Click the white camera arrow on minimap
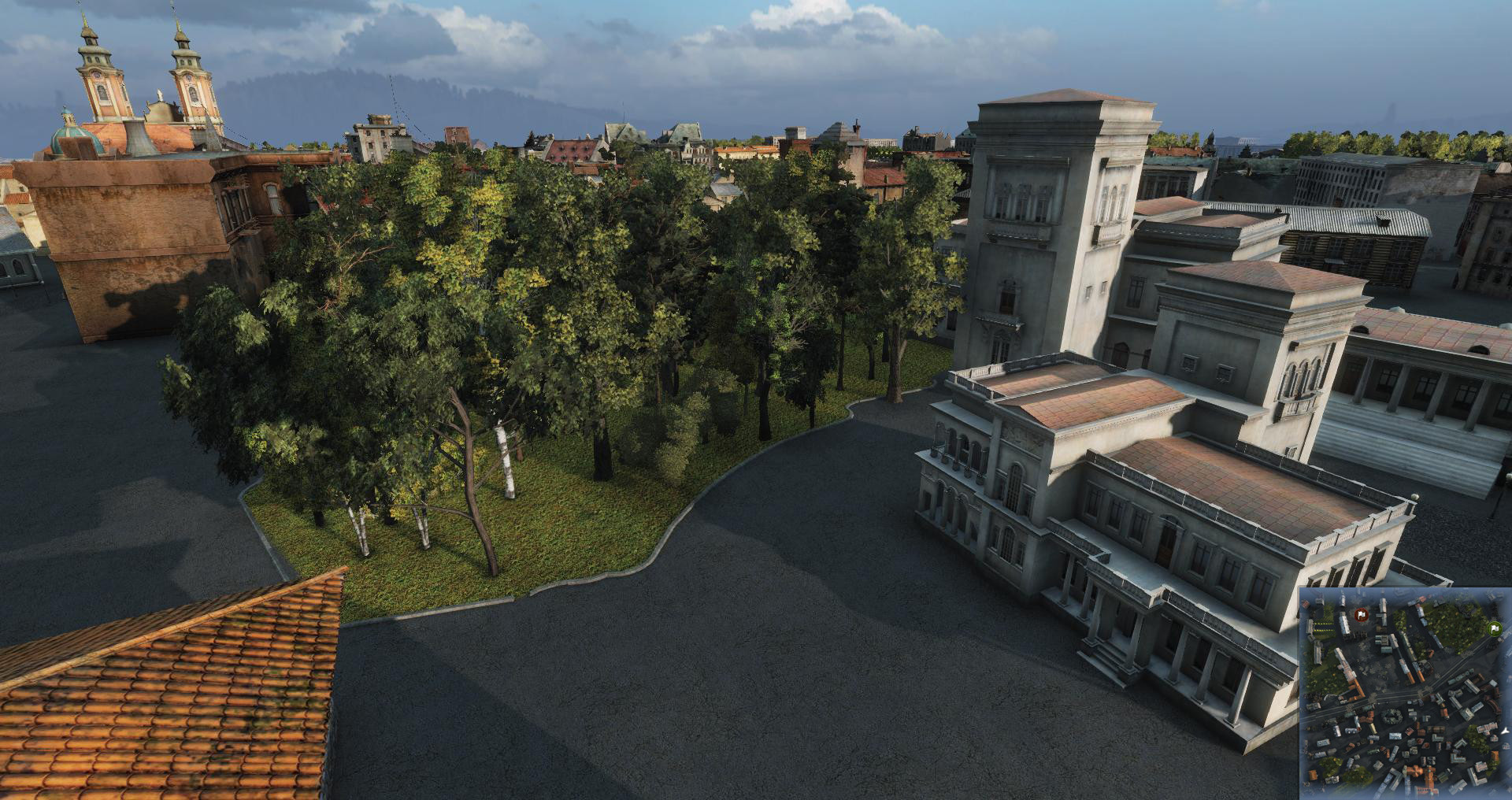1512x800 pixels. pos(1504,732)
